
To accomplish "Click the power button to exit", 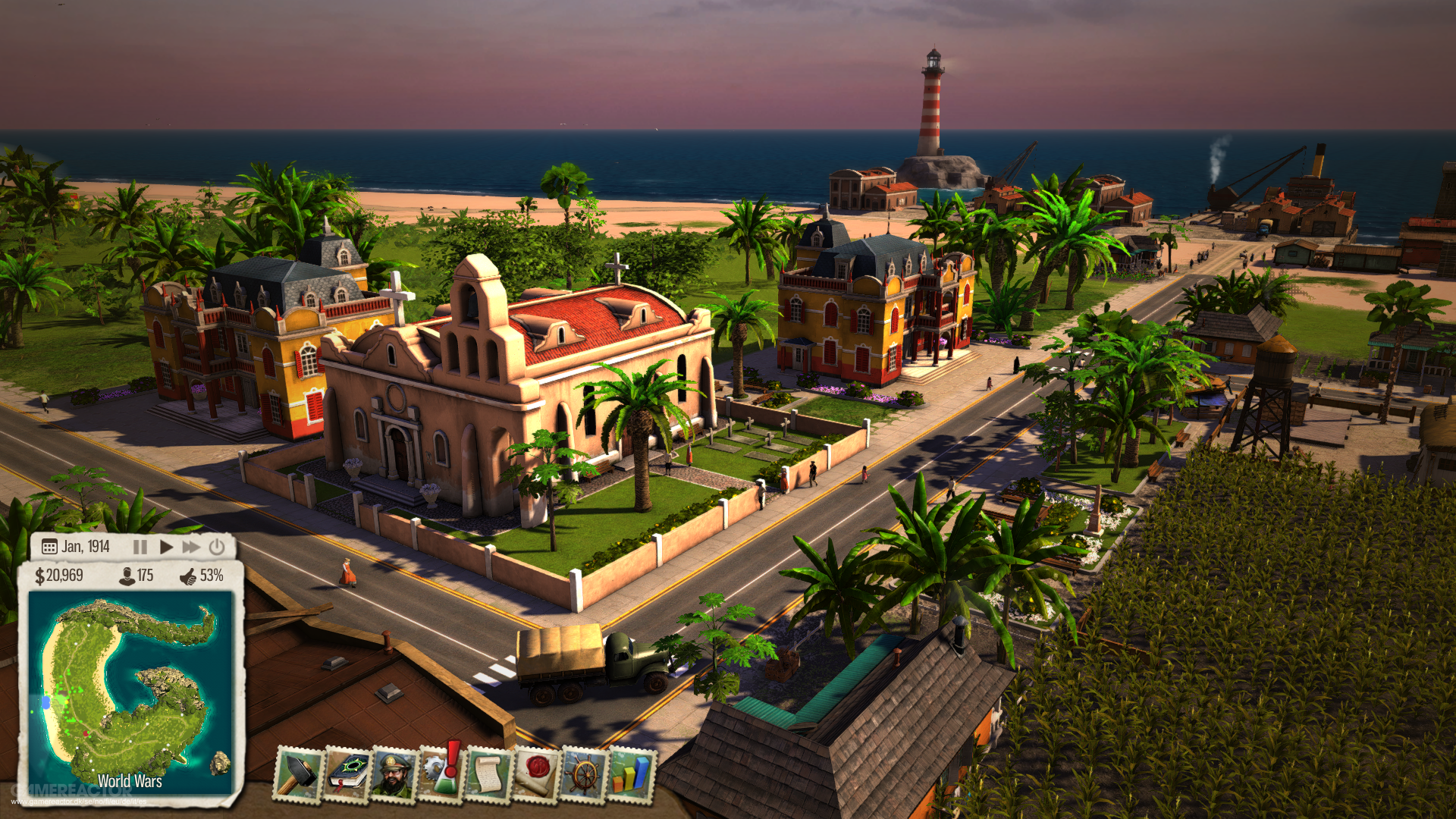I will pyautogui.click(x=216, y=547).
